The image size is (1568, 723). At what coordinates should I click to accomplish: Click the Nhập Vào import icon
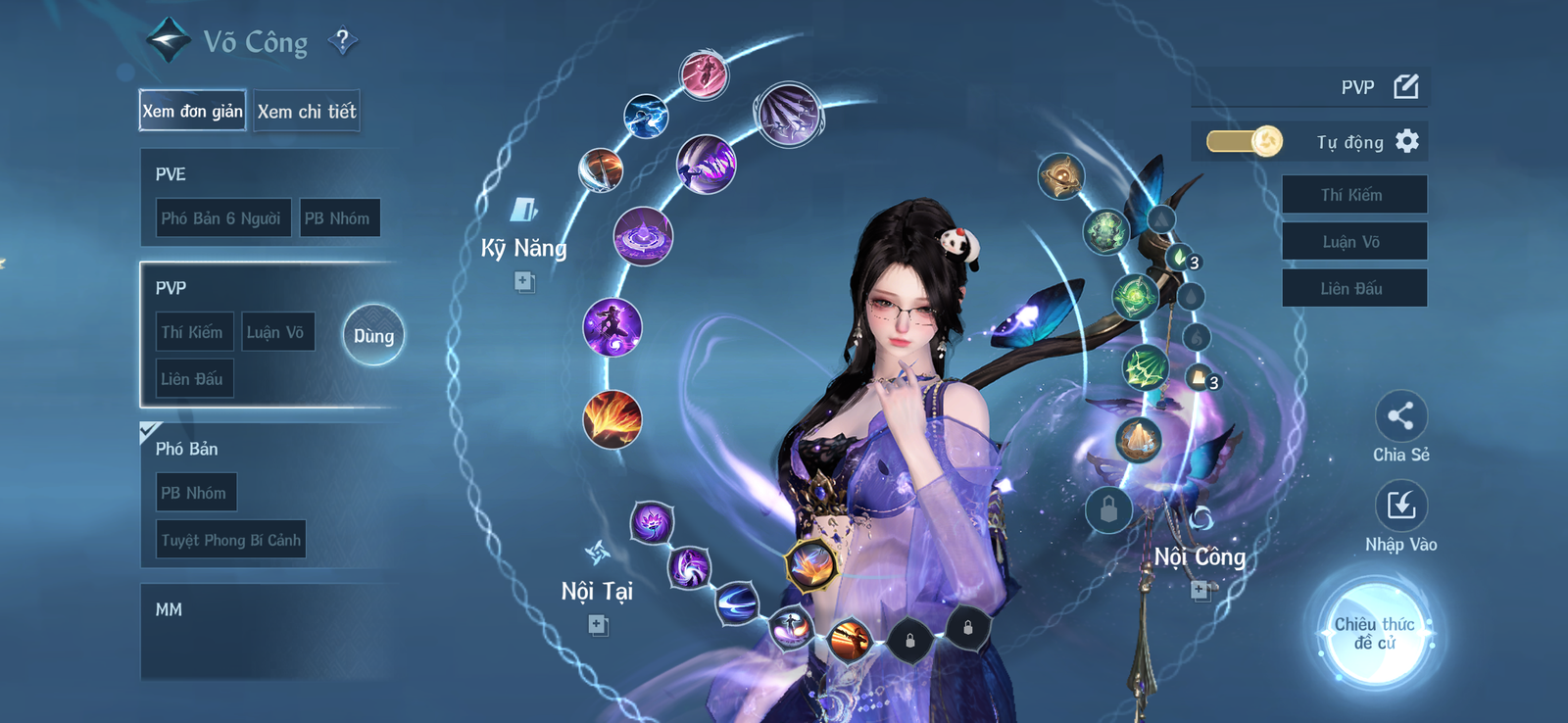(x=1401, y=504)
